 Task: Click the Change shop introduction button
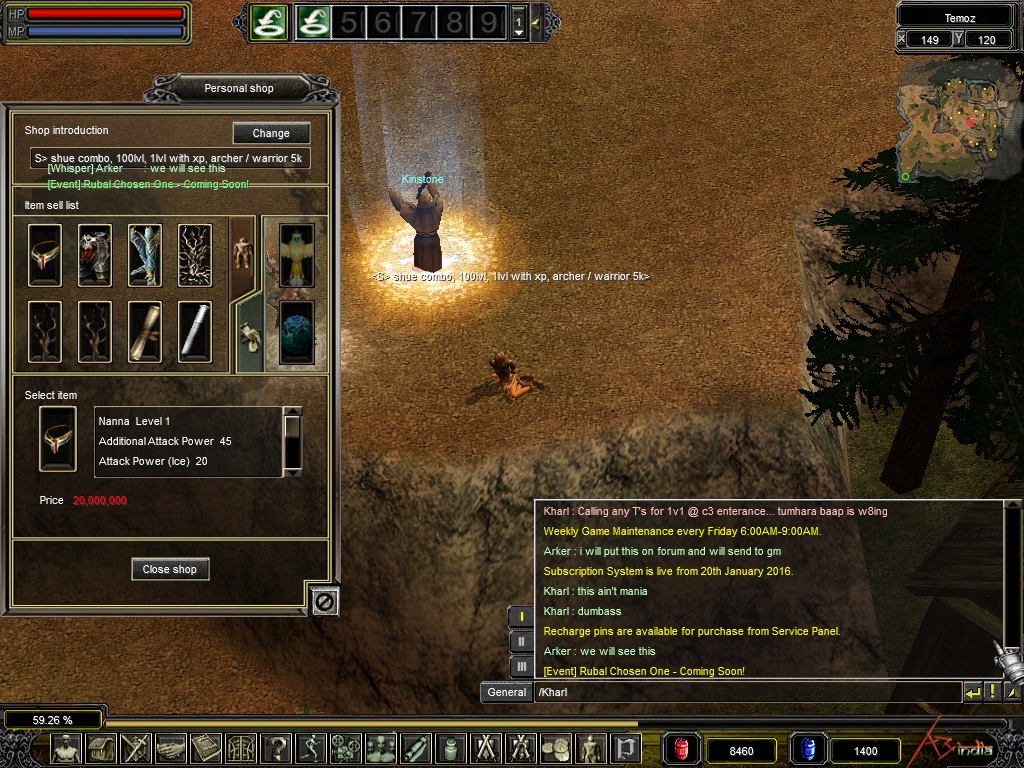click(x=271, y=133)
